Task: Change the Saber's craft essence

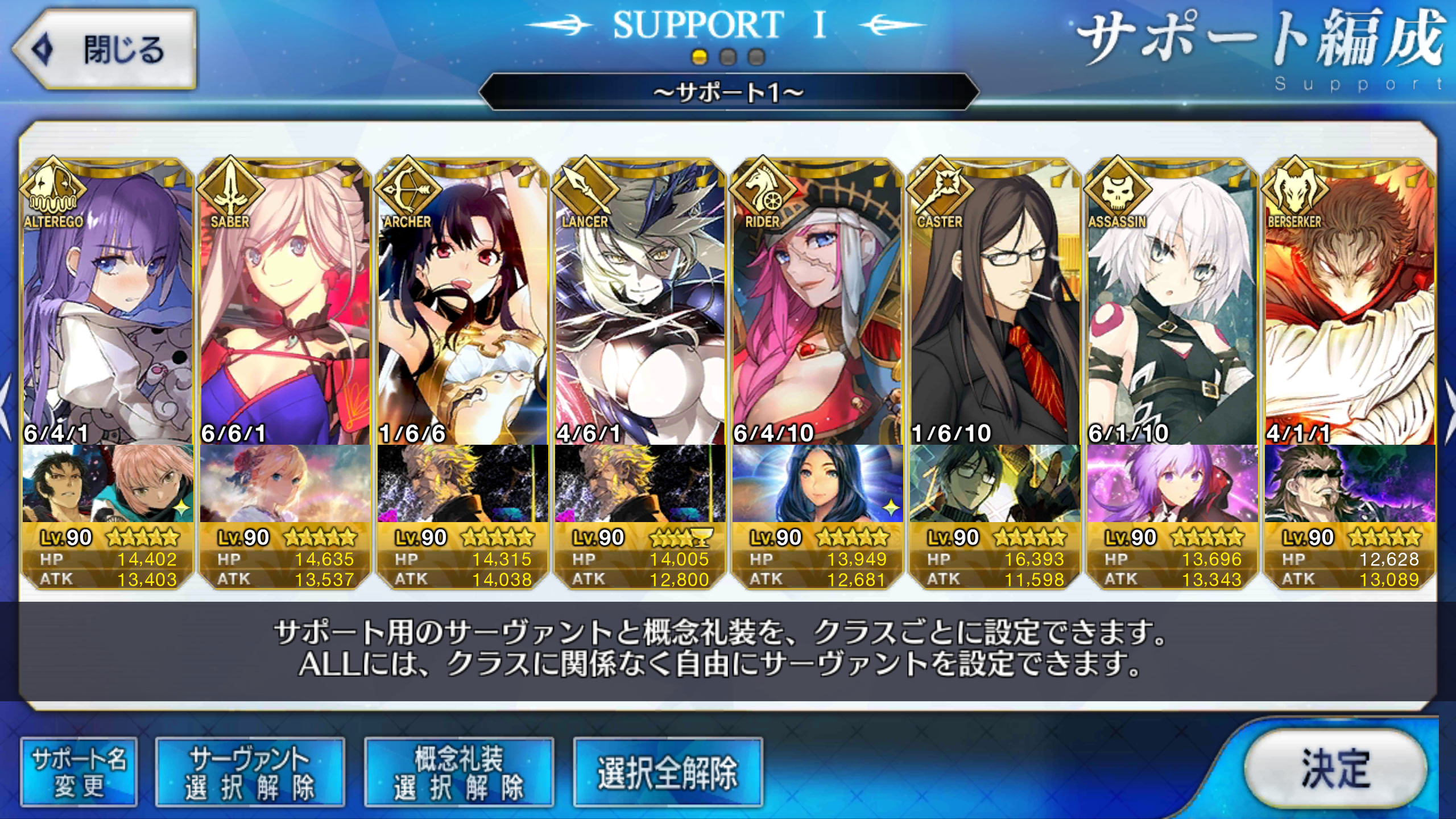Action: click(x=285, y=483)
